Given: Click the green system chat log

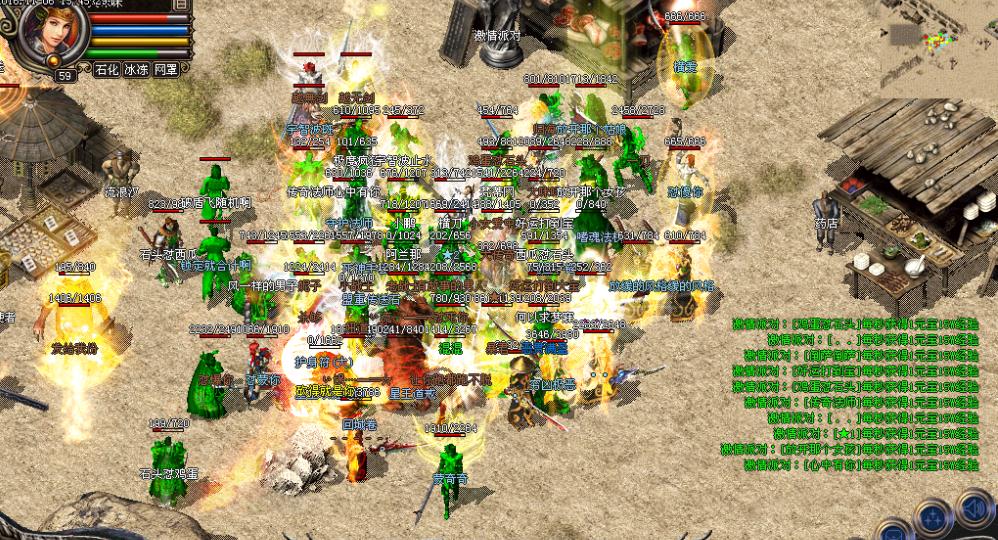Looking at the screenshot, I should pyautogui.click(x=850, y=395).
